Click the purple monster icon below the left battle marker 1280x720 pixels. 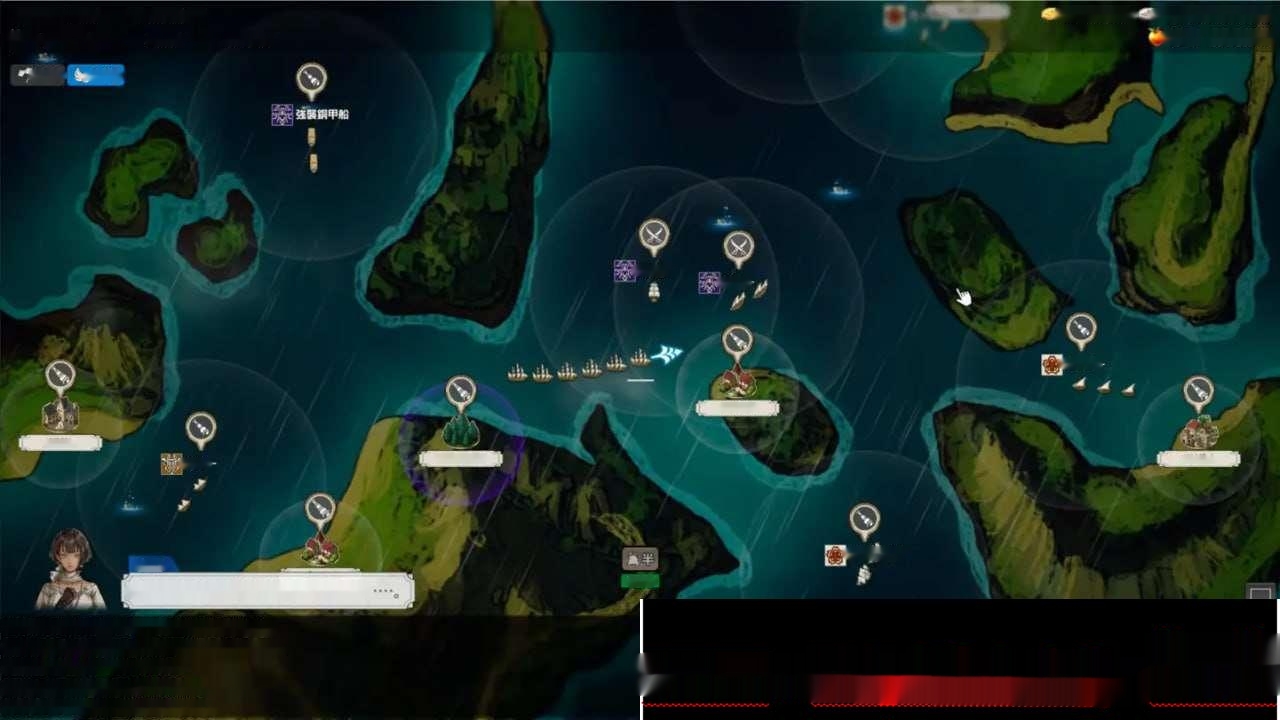[624, 268]
